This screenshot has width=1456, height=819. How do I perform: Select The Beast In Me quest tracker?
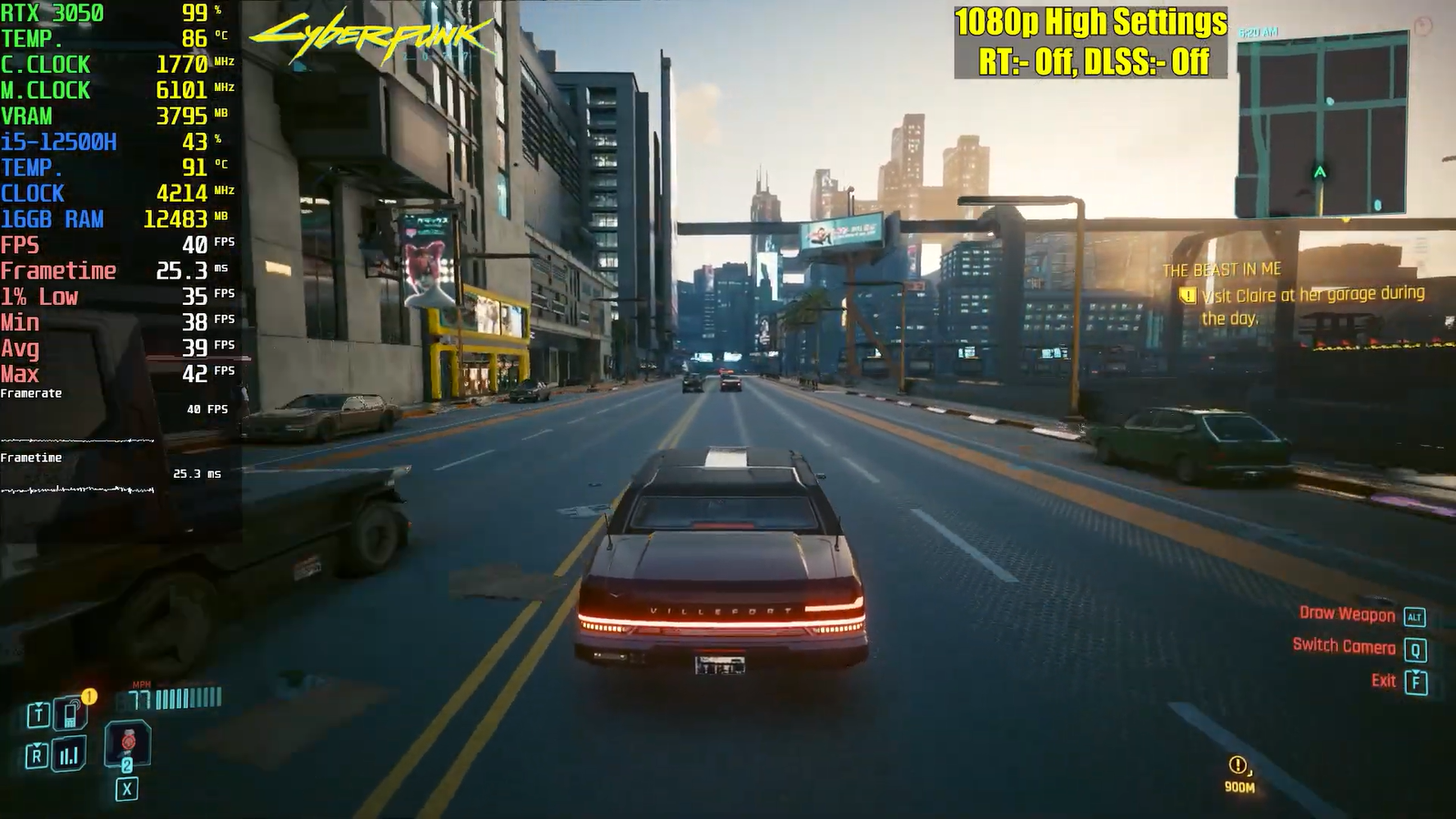coord(1221,269)
